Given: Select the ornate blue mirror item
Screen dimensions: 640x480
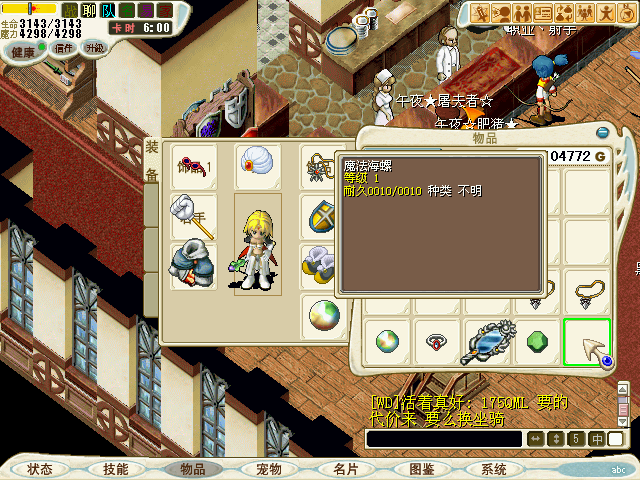Looking at the screenshot, I should 487,342.
